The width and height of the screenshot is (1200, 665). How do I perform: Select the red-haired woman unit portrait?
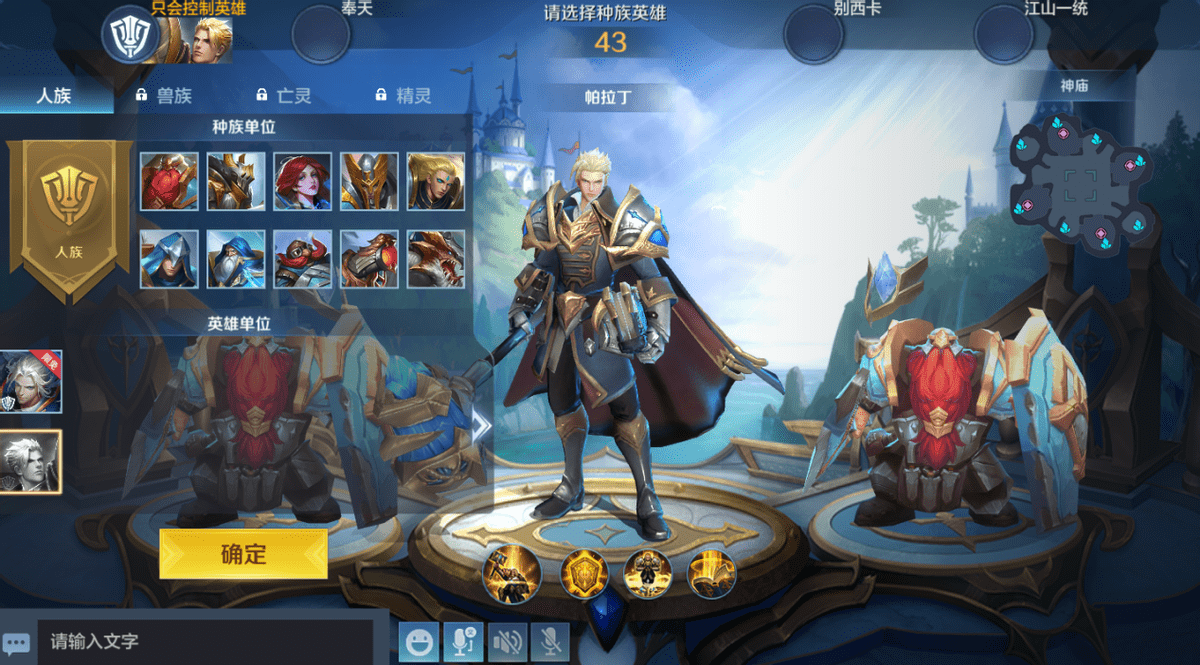click(303, 181)
